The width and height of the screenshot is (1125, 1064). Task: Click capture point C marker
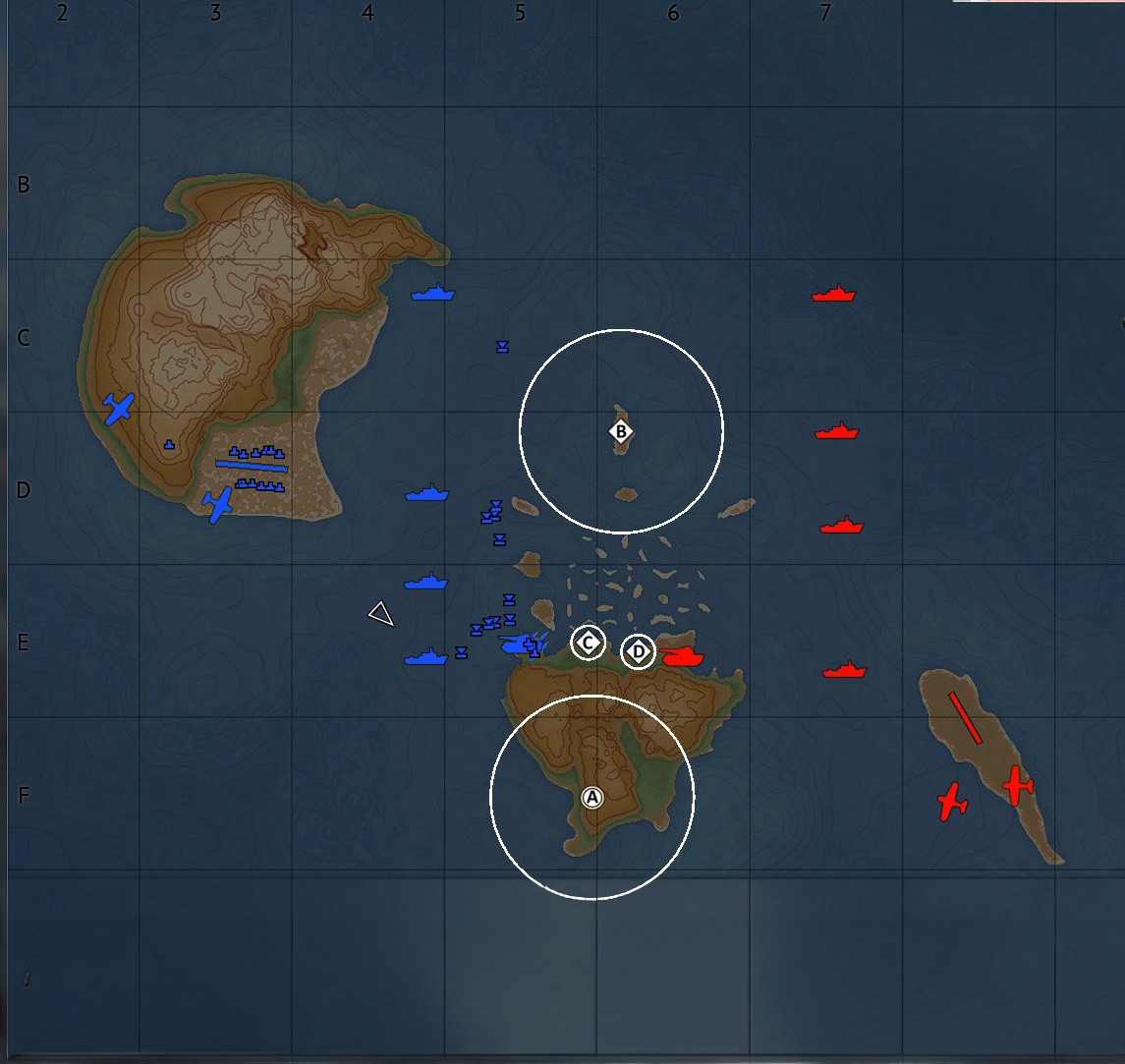589,644
